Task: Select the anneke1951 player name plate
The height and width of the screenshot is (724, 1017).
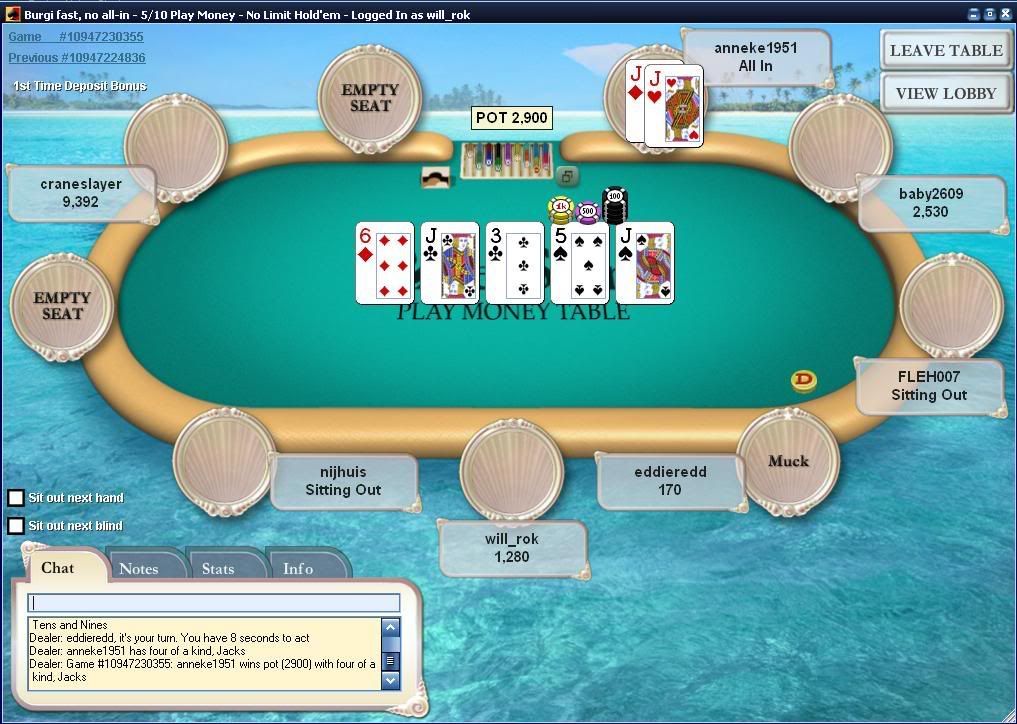Action: point(755,57)
